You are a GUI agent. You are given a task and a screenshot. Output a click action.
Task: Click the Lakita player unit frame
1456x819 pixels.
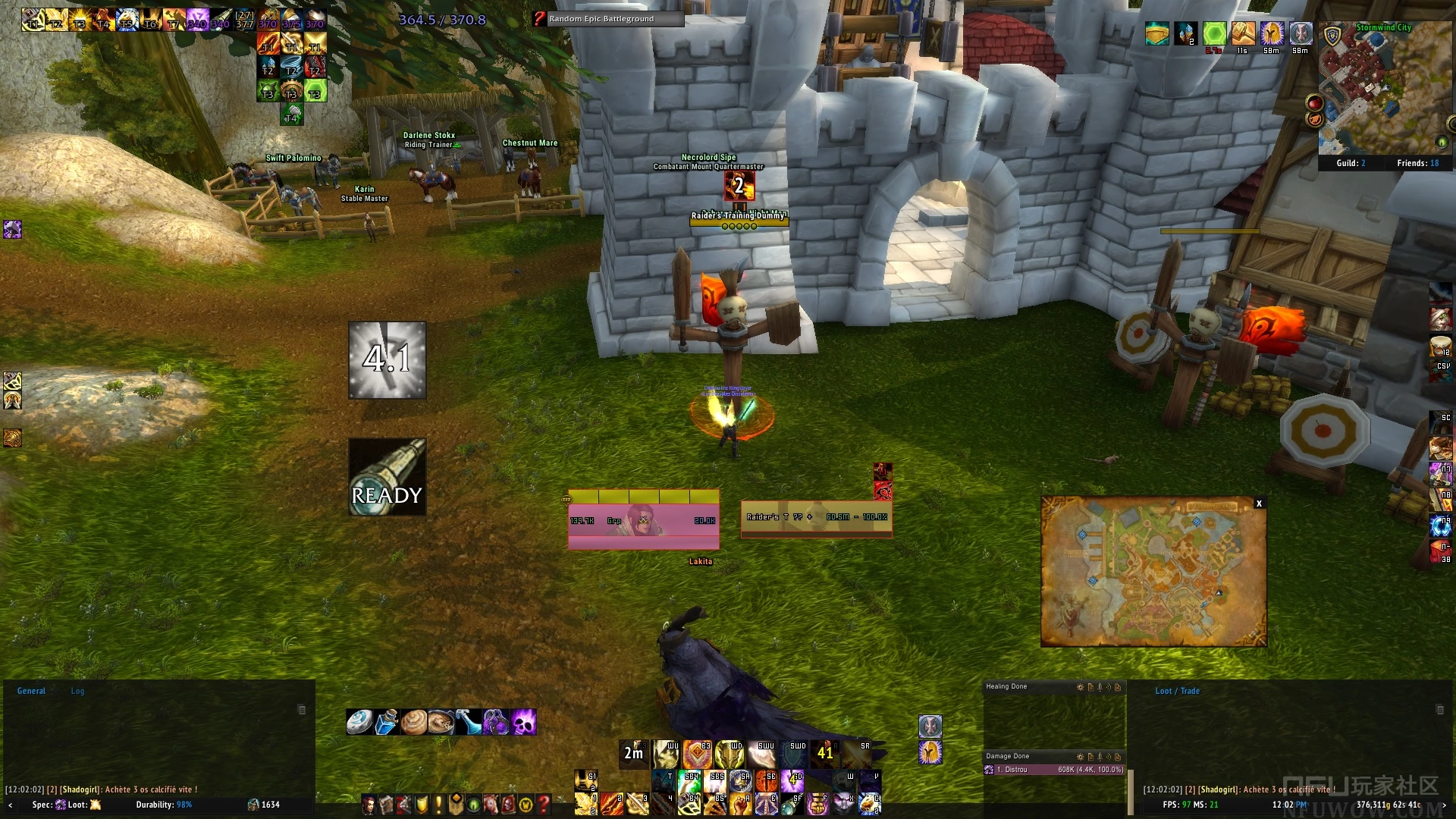pyautogui.click(x=643, y=519)
